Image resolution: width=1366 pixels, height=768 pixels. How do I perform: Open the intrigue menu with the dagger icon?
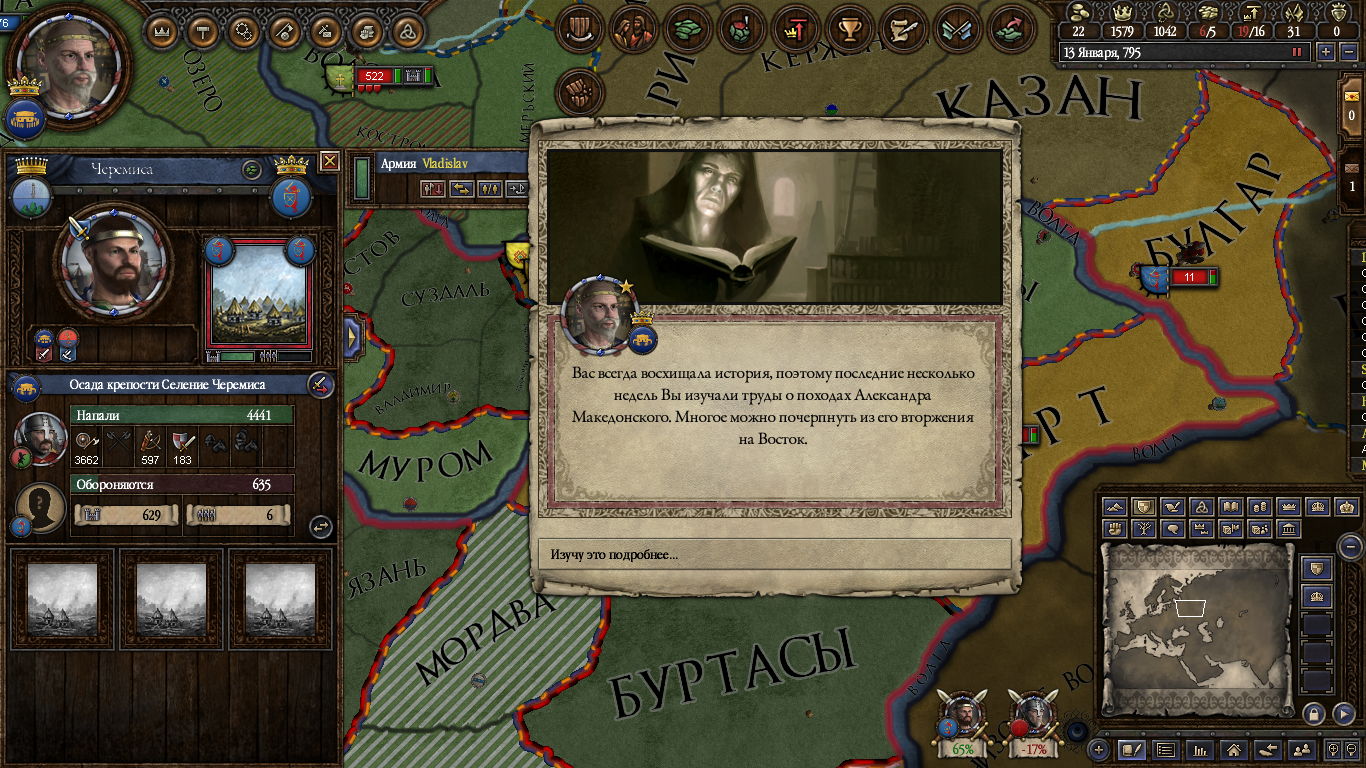click(284, 32)
